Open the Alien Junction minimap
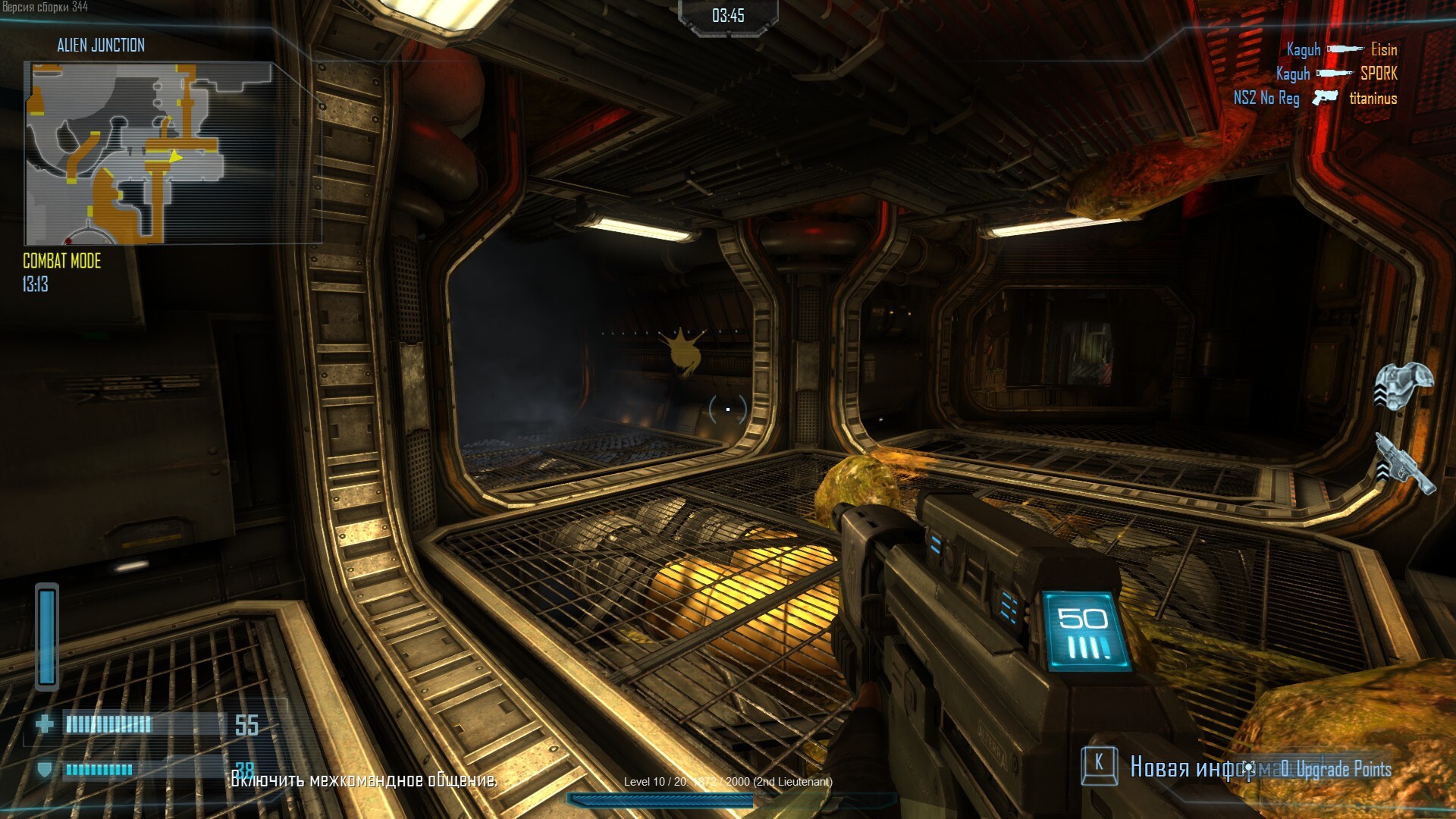 tap(149, 152)
